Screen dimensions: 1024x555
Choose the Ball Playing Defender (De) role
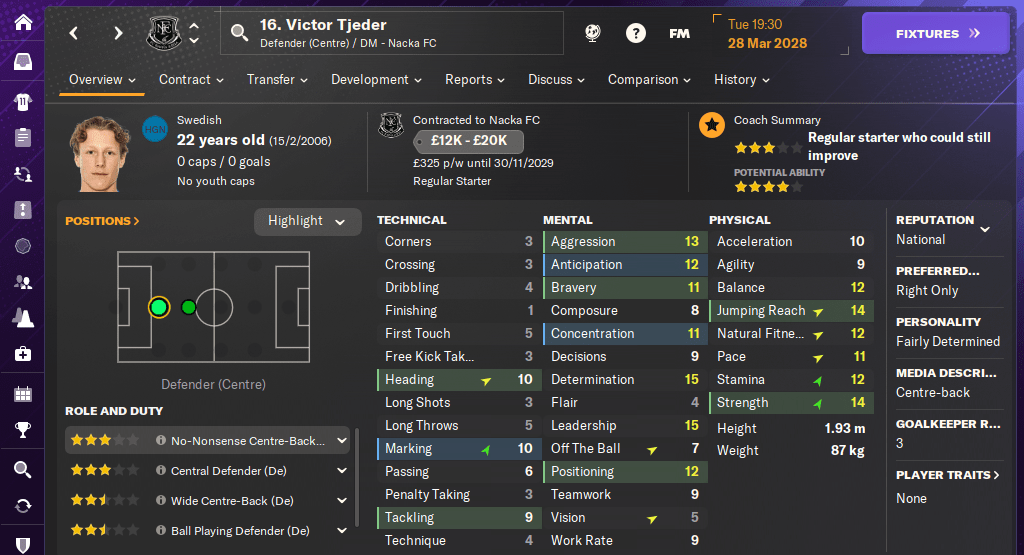pos(240,531)
